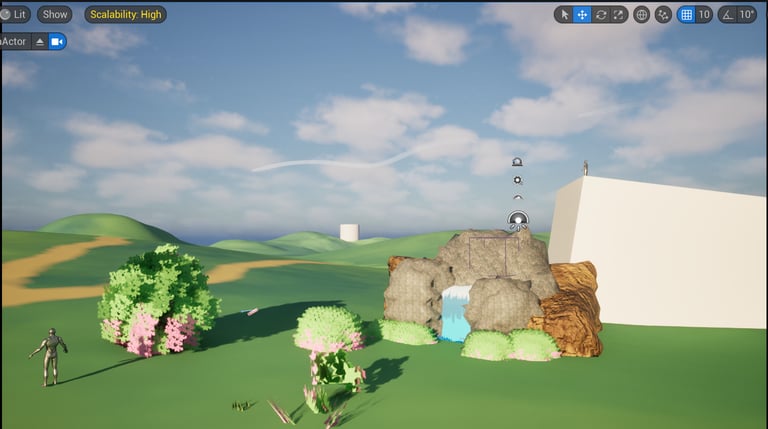The image size is (768, 429).
Task: Open the rotation snap 10° value
Action: (747, 15)
